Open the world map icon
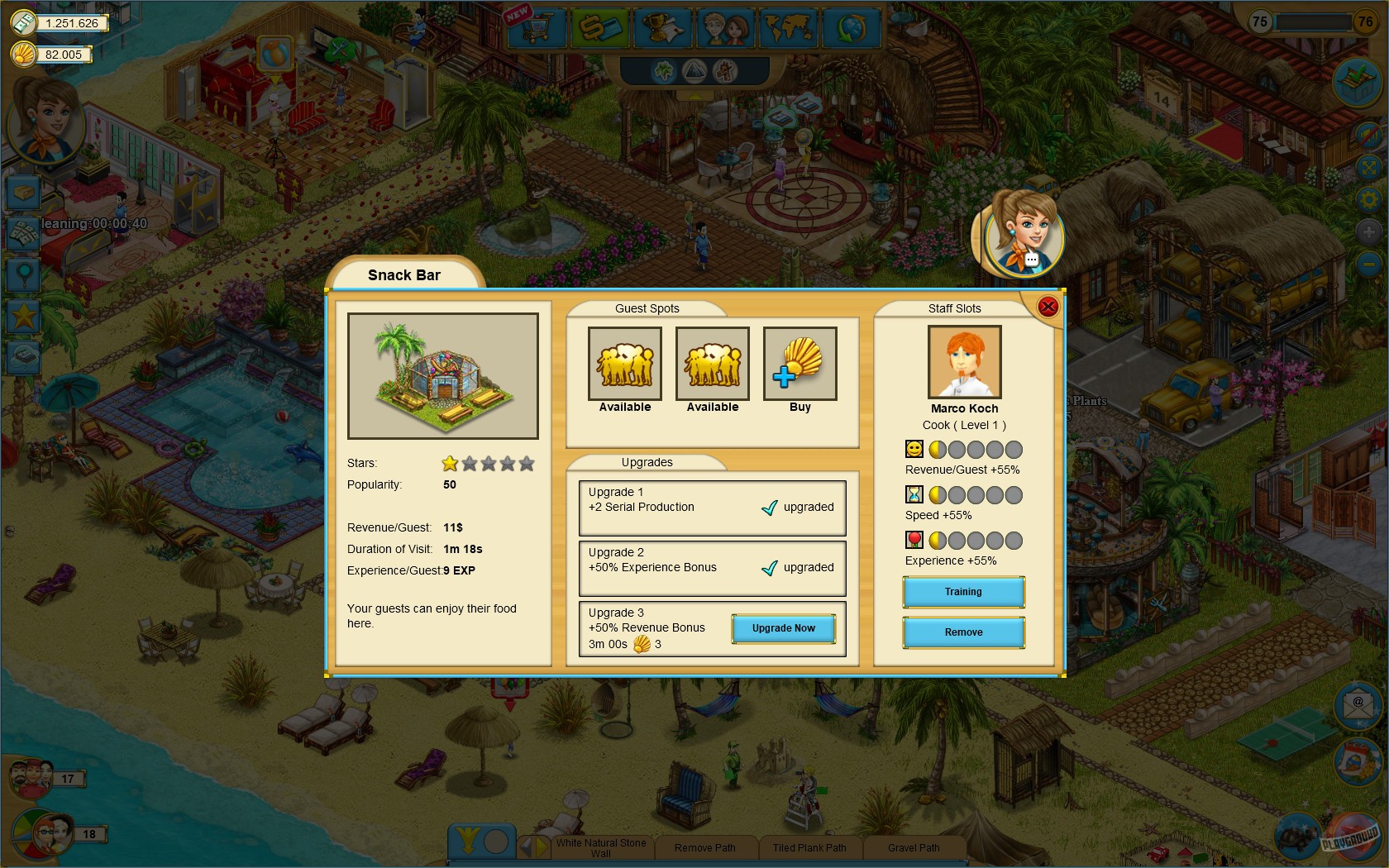The width and height of the screenshot is (1389, 868). pos(788,27)
